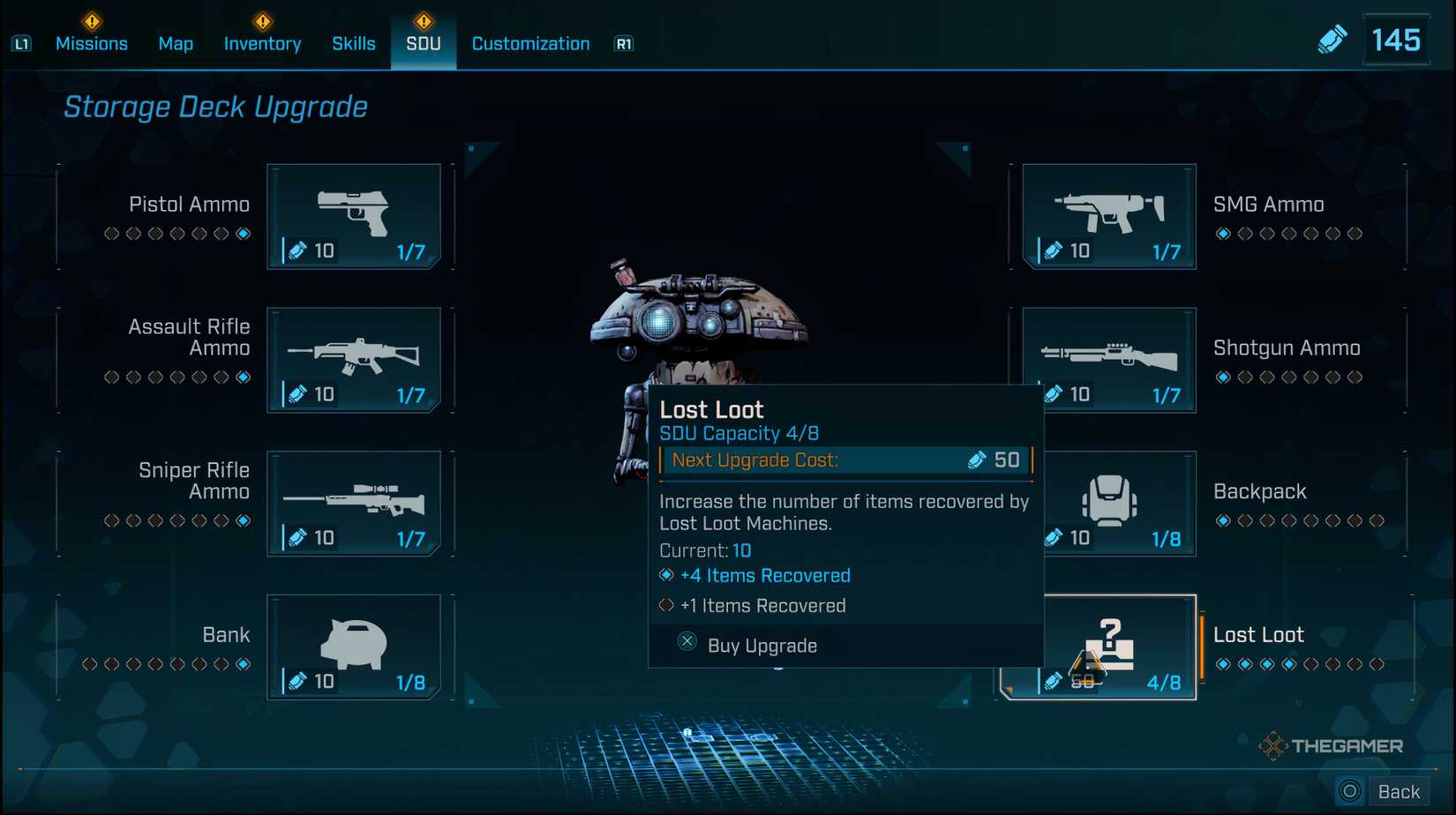Switch to the Skills tab
The image size is (1456, 815).
[354, 43]
